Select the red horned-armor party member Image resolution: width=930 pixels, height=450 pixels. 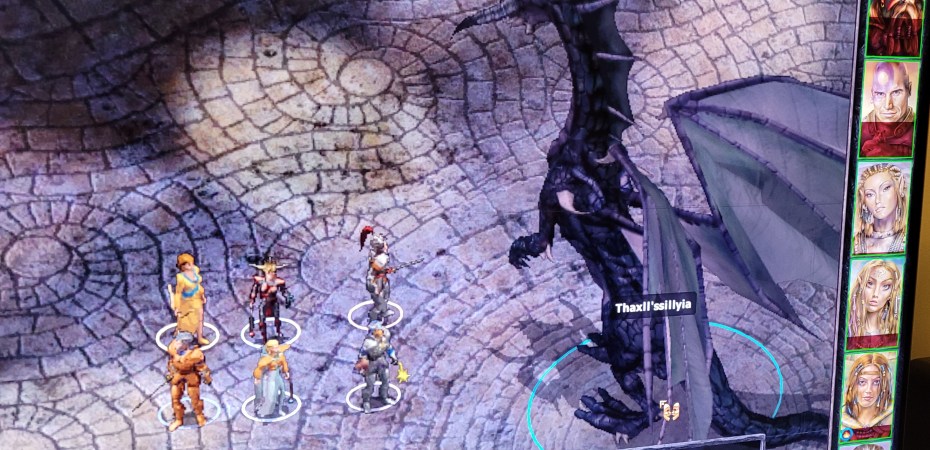[x=268, y=293]
